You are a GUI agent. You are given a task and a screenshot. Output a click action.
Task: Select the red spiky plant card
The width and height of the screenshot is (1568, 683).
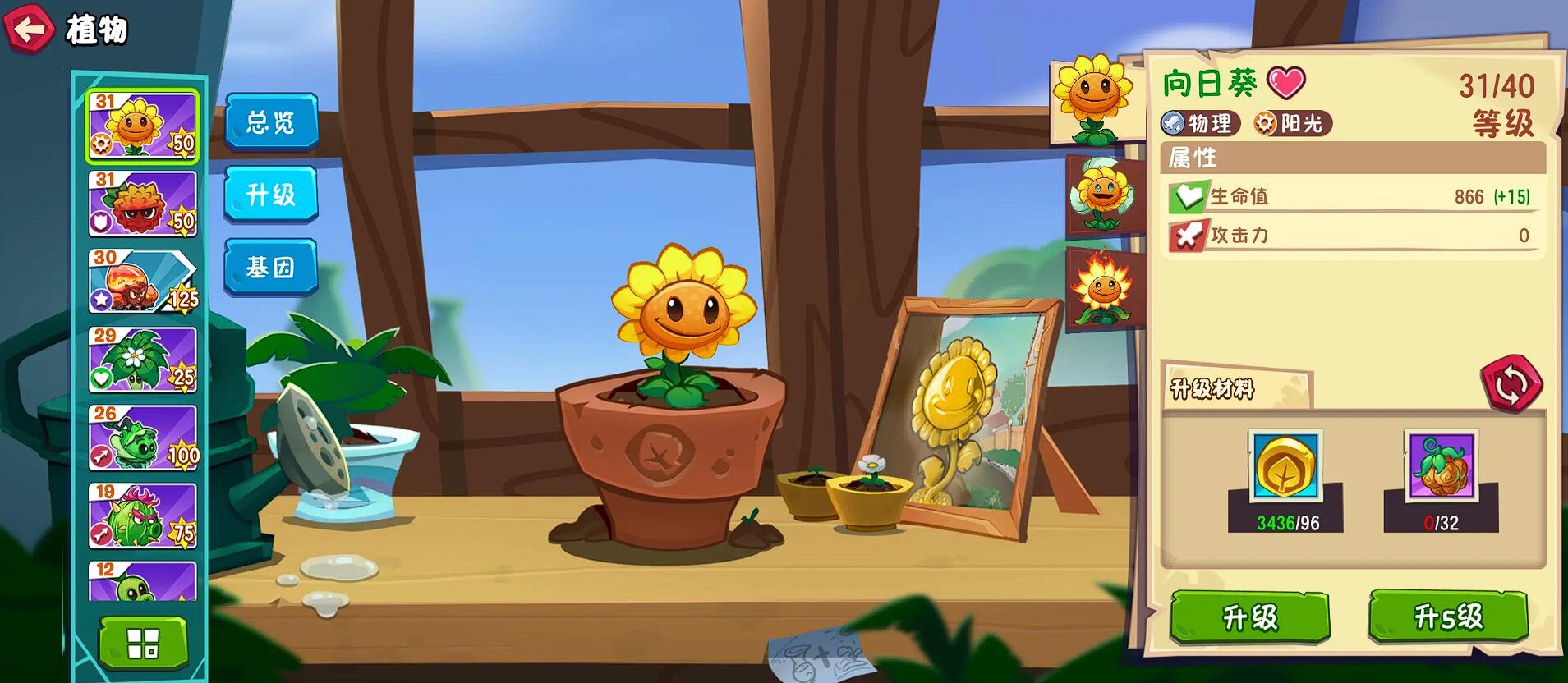point(143,204)
